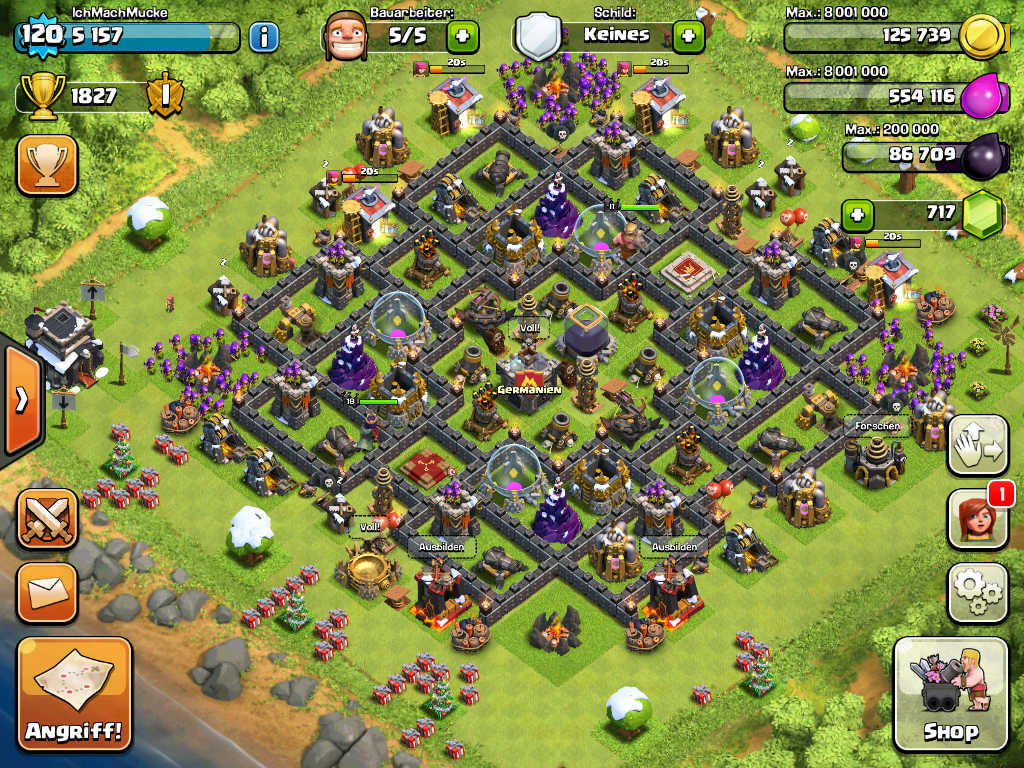
Task: Activate the layout edit hand button
Action: (977, 445)
